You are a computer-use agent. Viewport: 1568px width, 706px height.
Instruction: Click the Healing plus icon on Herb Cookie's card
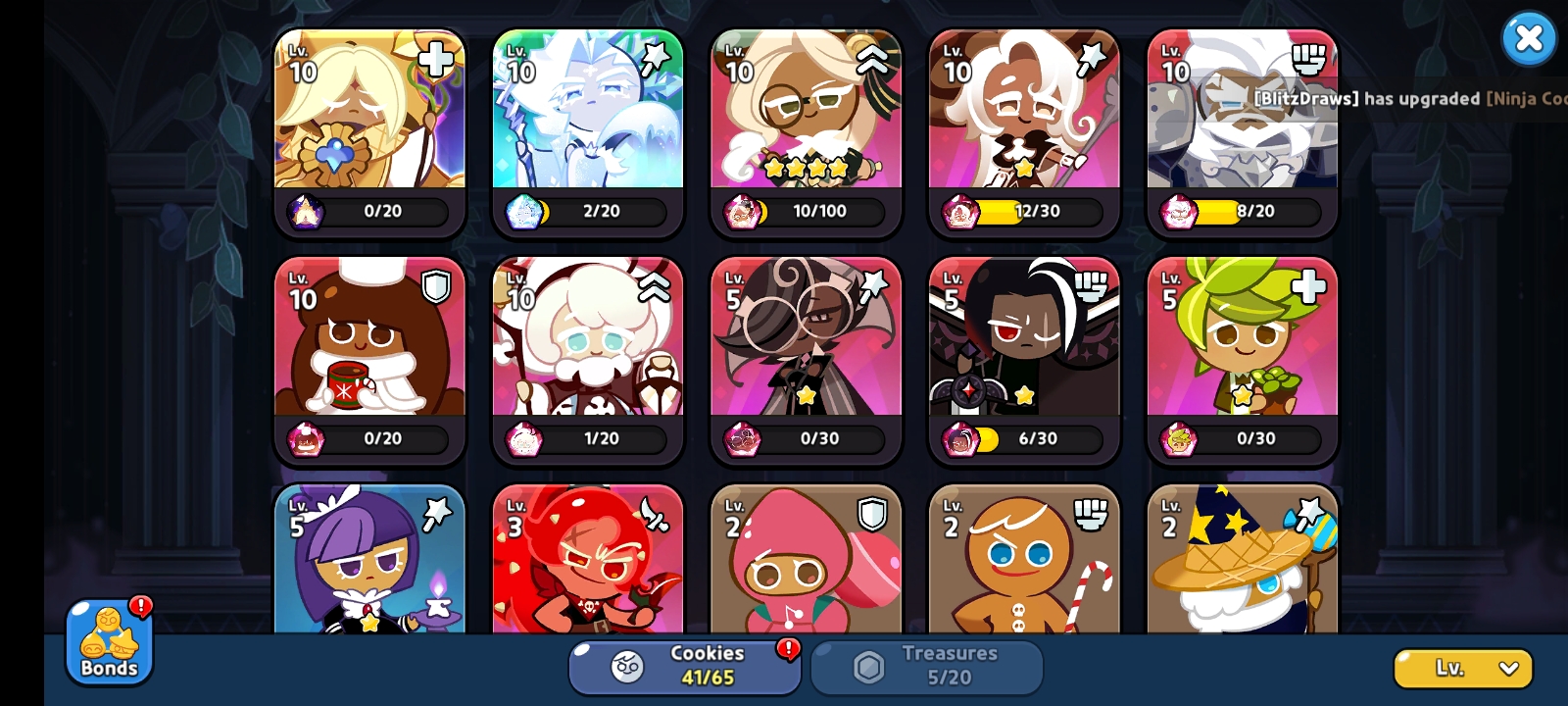coord(1307,286)
